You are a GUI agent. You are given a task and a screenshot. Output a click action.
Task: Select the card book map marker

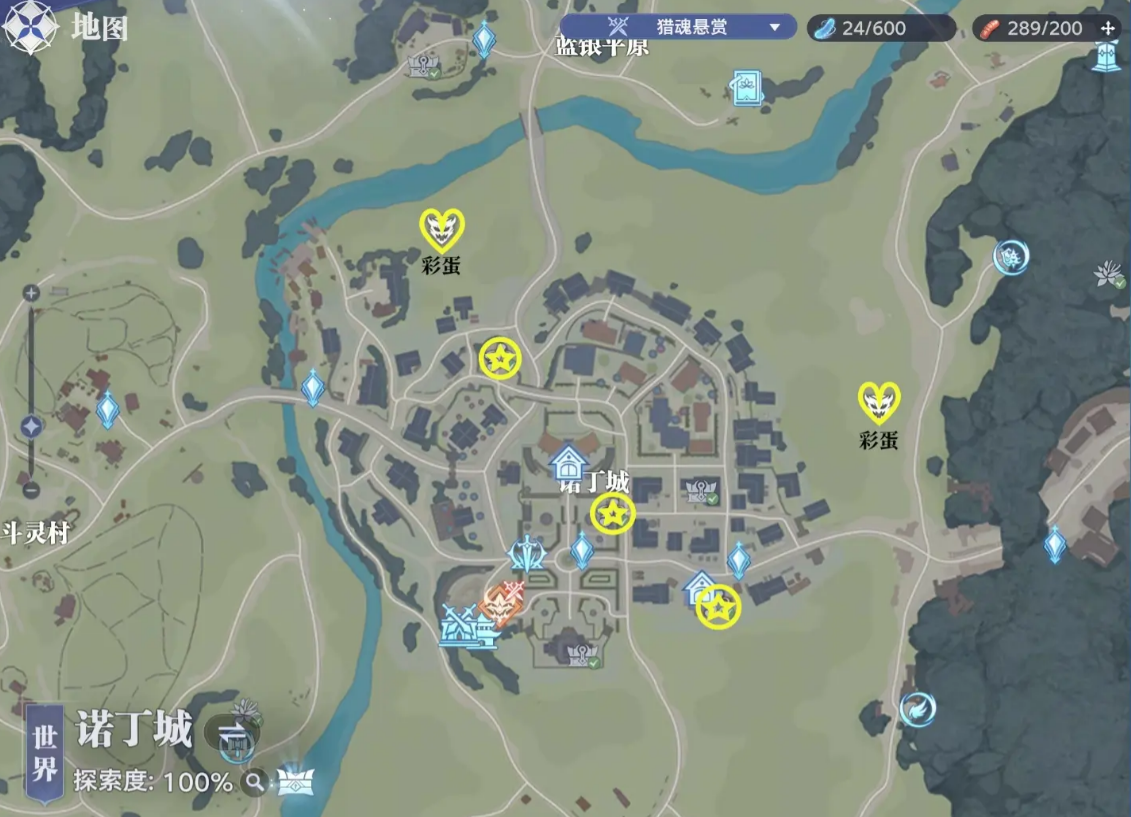point(746,87)
